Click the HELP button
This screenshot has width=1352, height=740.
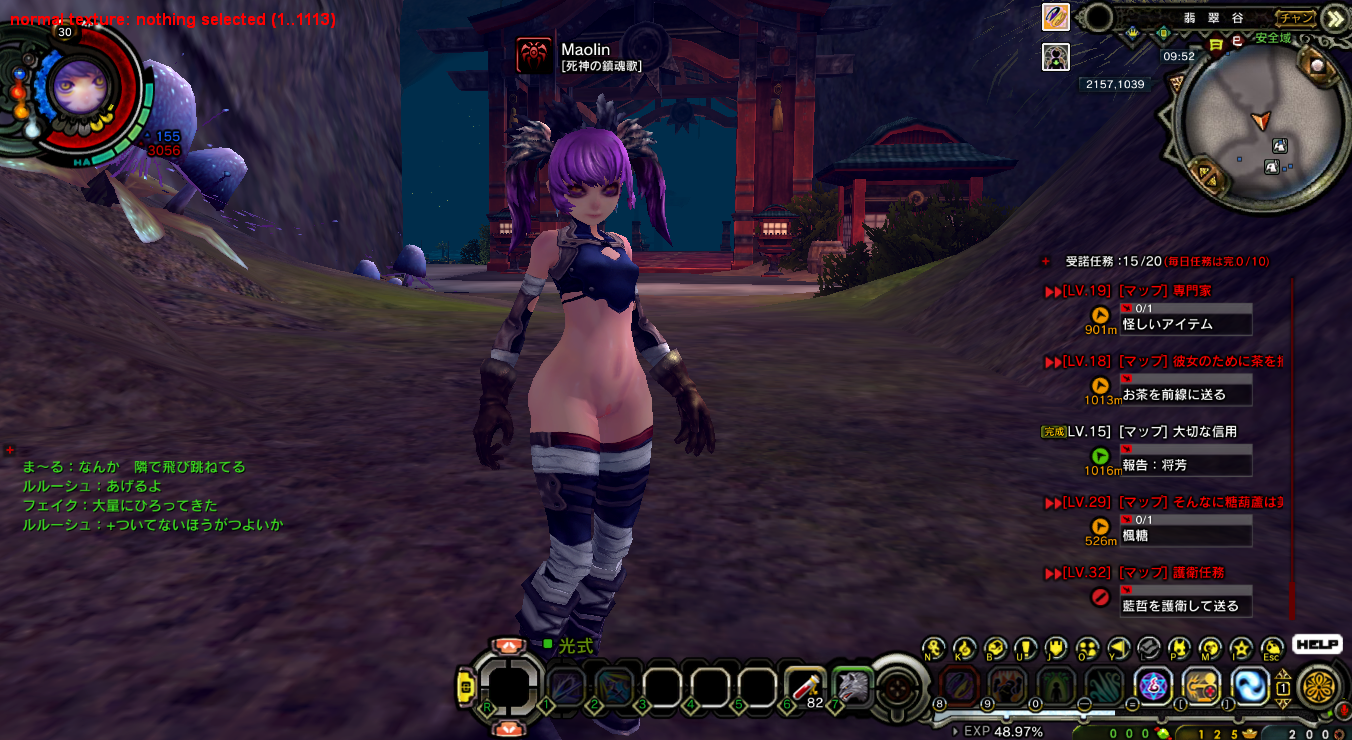[1316, 645]
